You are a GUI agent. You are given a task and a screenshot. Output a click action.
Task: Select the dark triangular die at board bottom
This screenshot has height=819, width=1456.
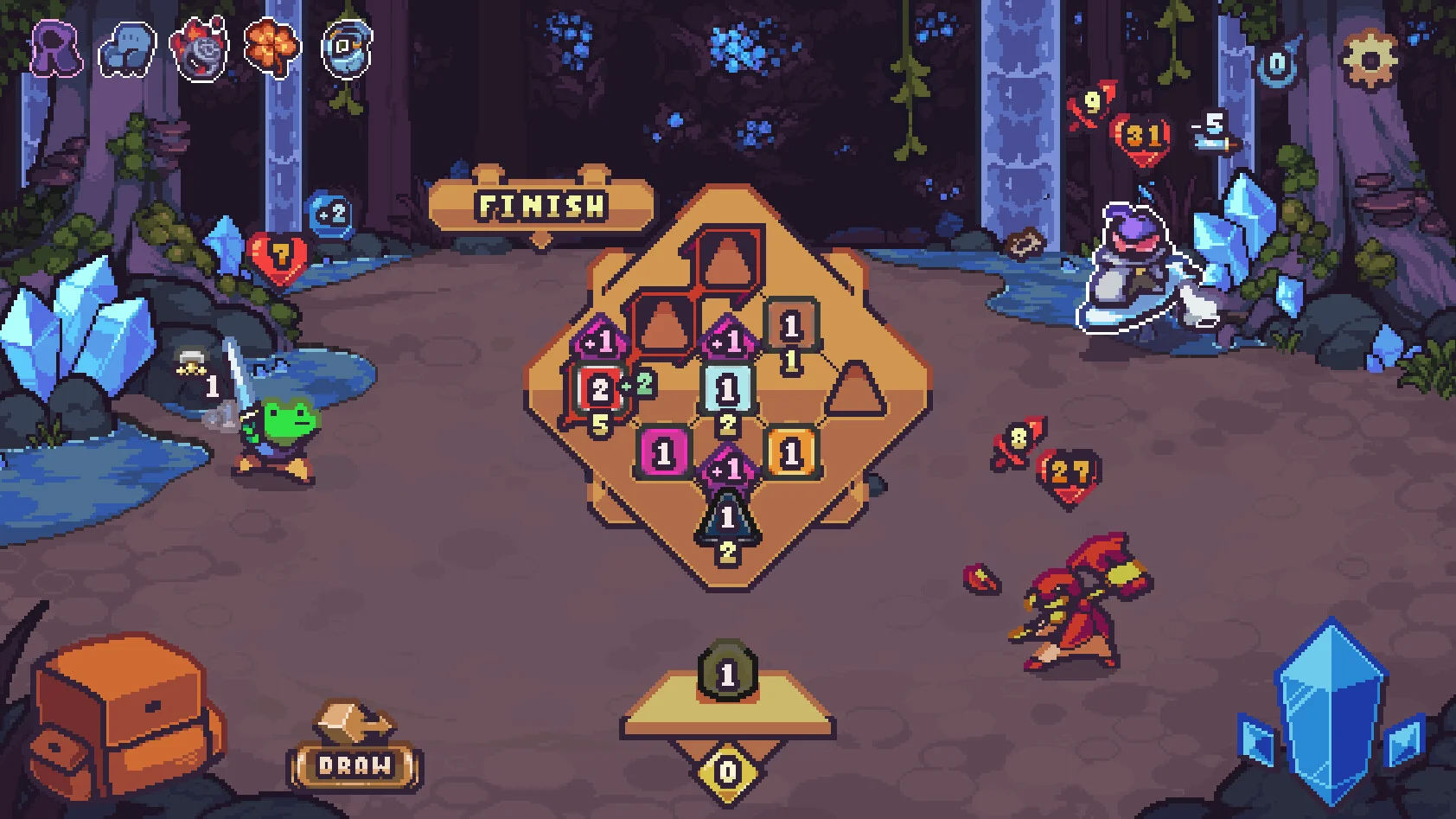click(727, 517)
